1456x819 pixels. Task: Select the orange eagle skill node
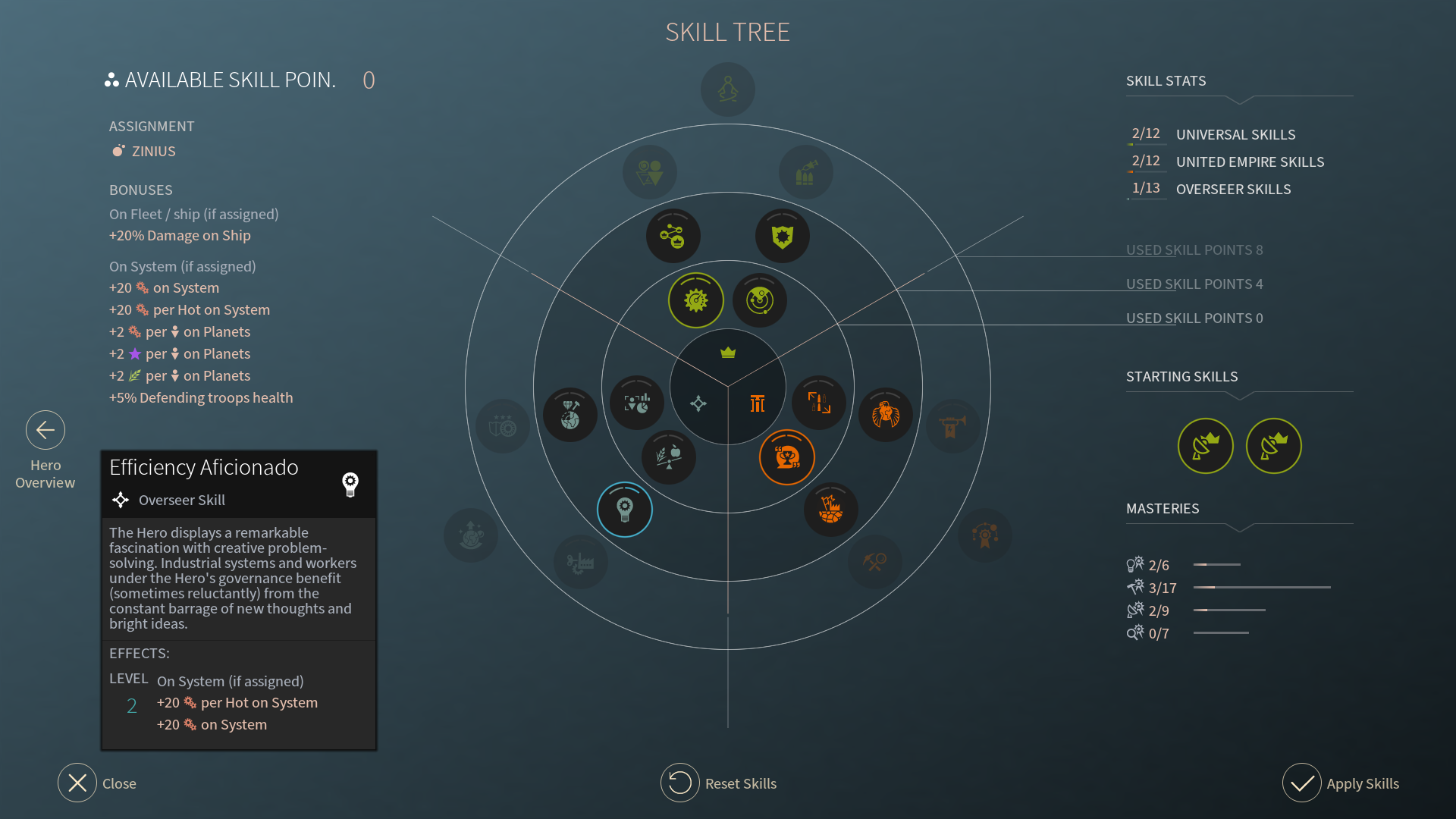point(886,415)
